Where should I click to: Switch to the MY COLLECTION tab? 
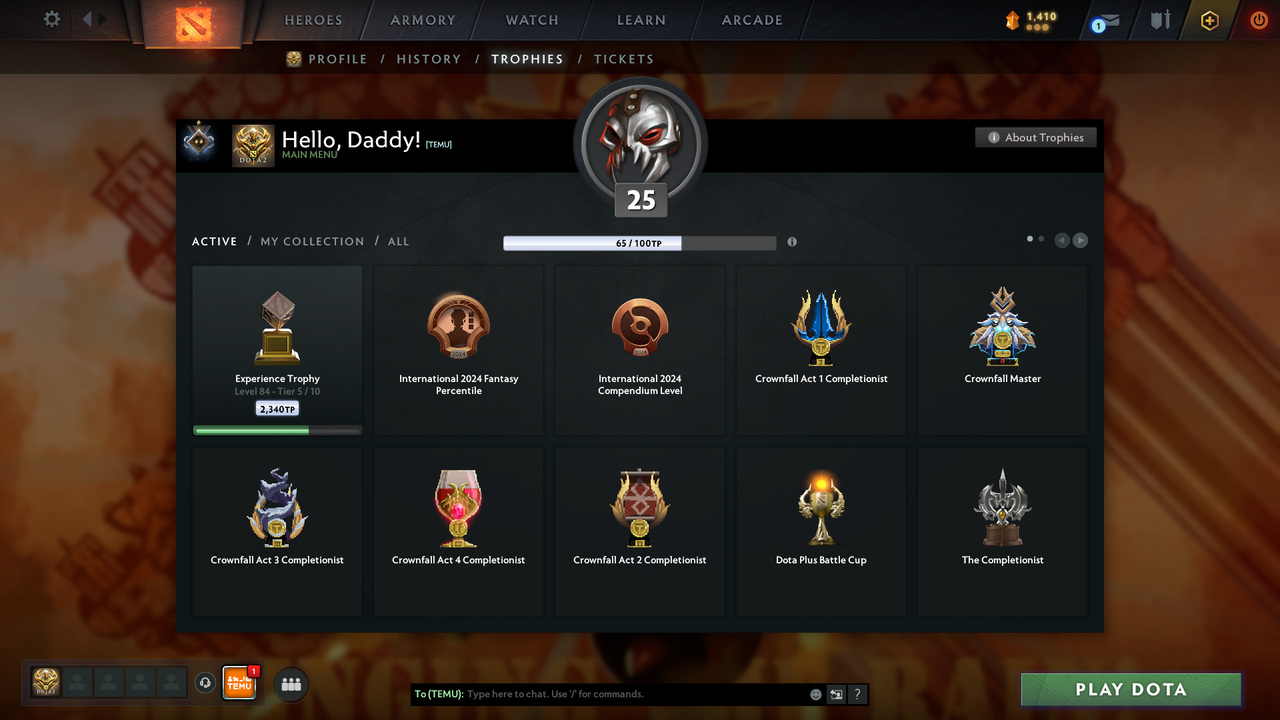(x=311, y=241)
